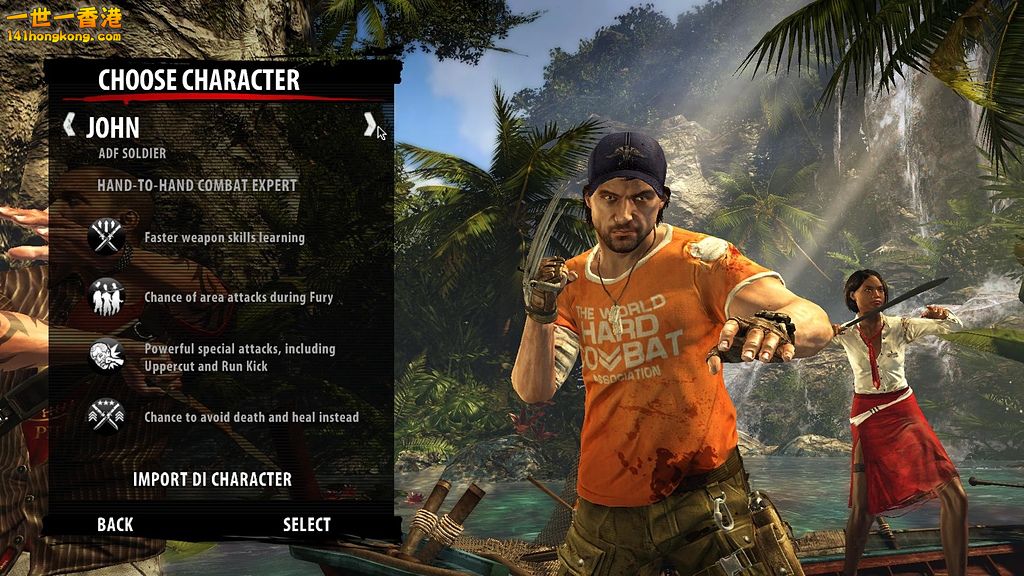Viewport: 1024px width, 576px height.
Task: Switch to the next character with right arrow
Action: (x=369, y=125)
